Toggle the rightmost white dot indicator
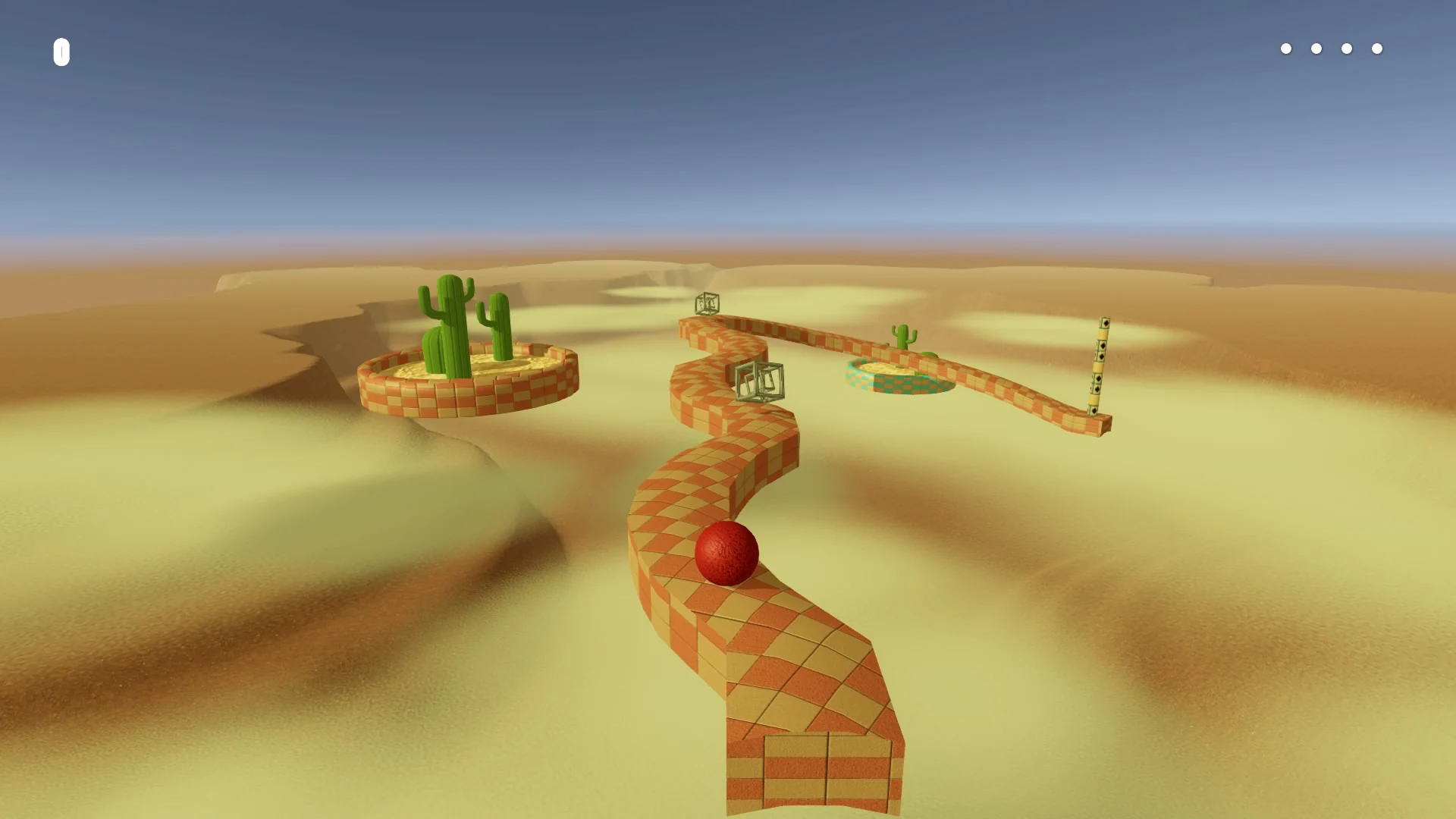Screen dimensions: 1456x819 click(1376, 49)
